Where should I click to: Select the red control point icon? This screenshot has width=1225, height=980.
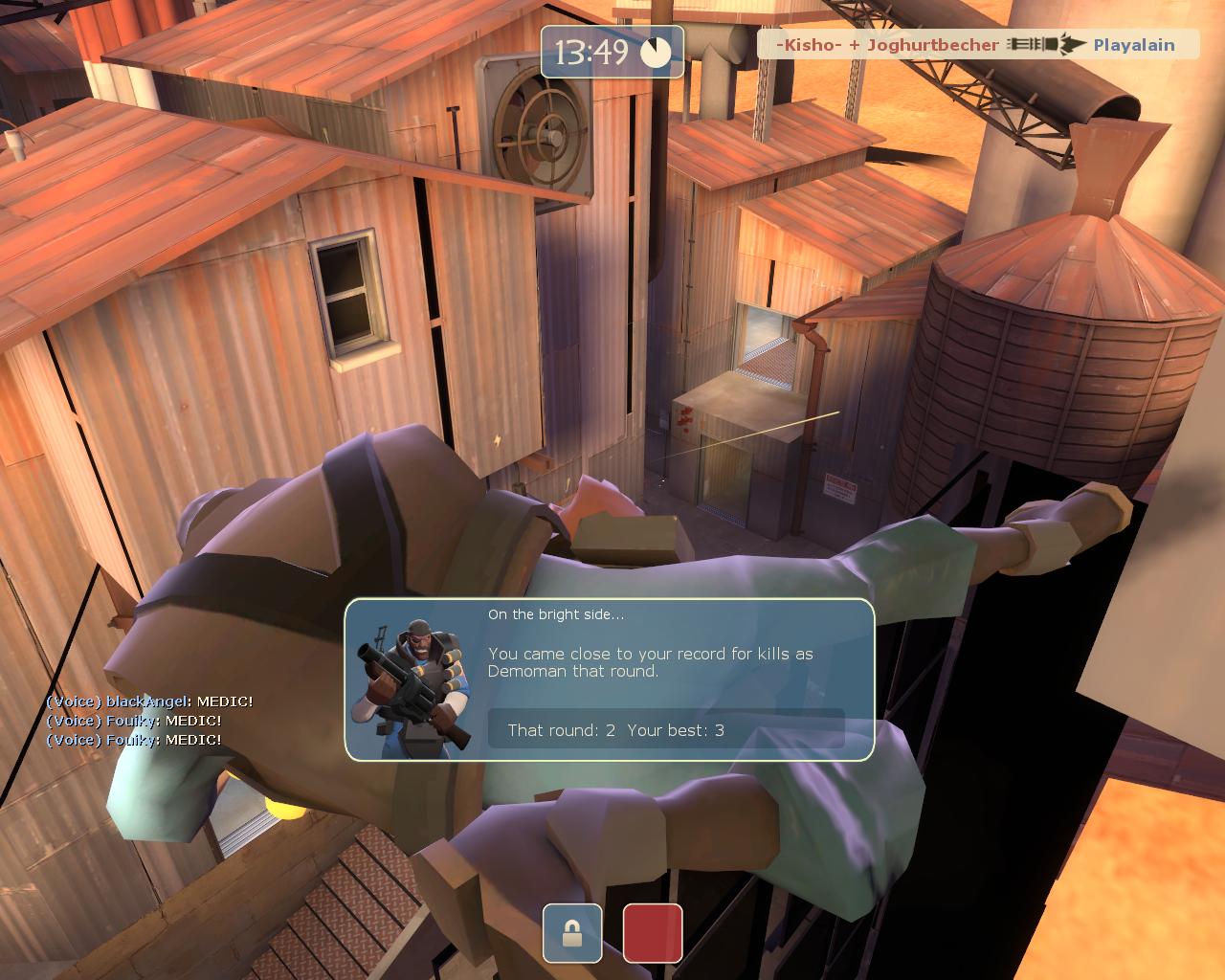(653, 933)
